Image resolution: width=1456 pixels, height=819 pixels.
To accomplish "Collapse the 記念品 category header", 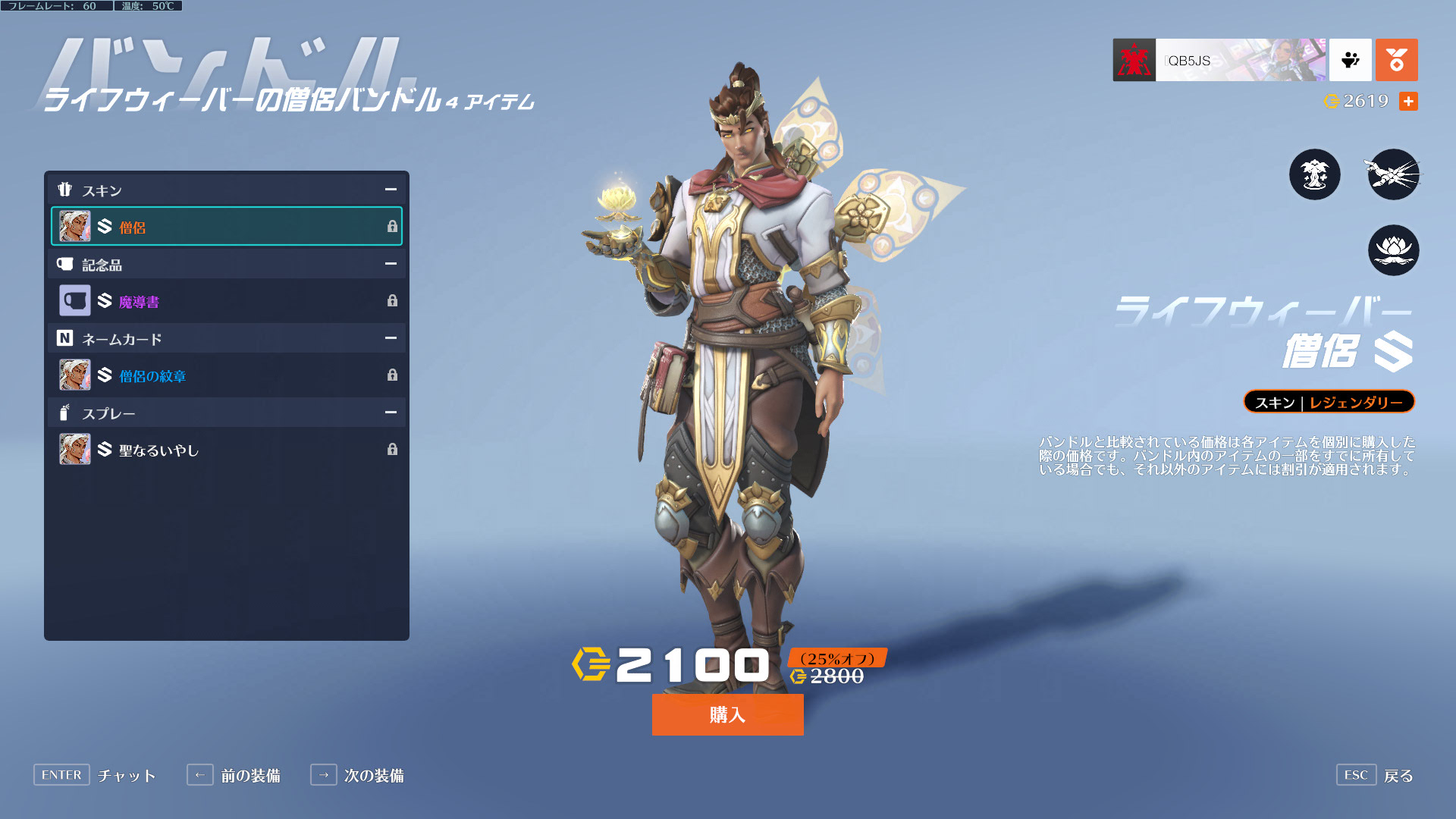I will click(391, 264).
